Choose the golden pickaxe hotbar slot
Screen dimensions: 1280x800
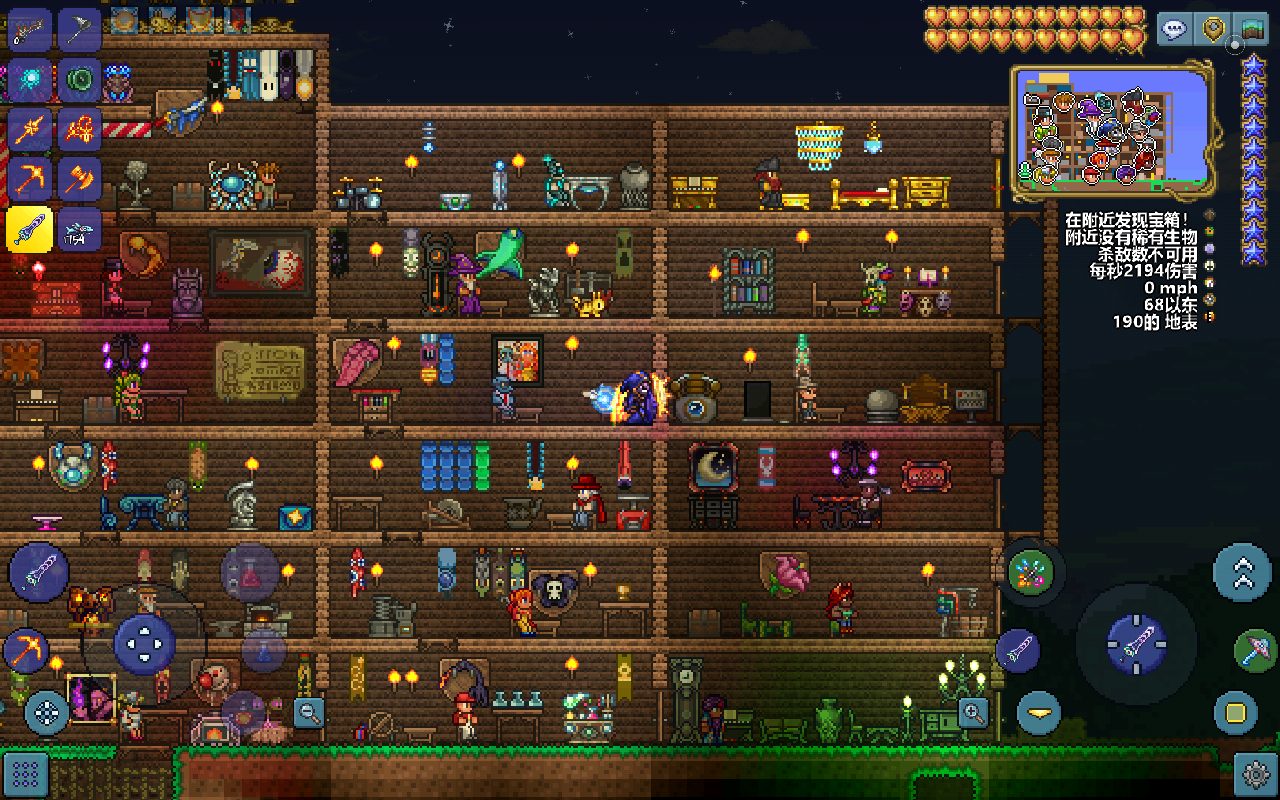29,180
